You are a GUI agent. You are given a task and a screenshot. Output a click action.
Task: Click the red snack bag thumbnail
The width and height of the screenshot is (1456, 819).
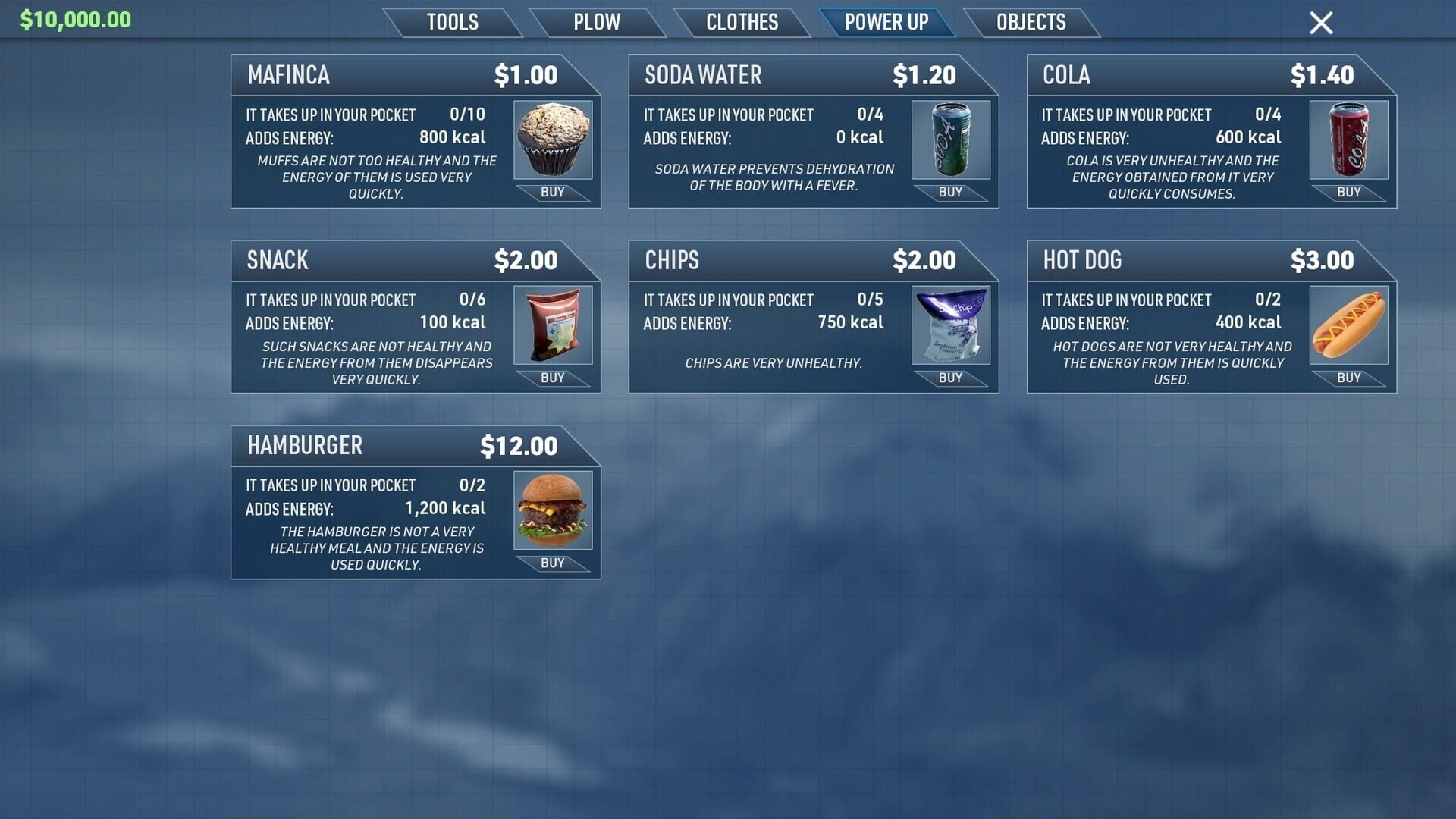coord(553,325)
